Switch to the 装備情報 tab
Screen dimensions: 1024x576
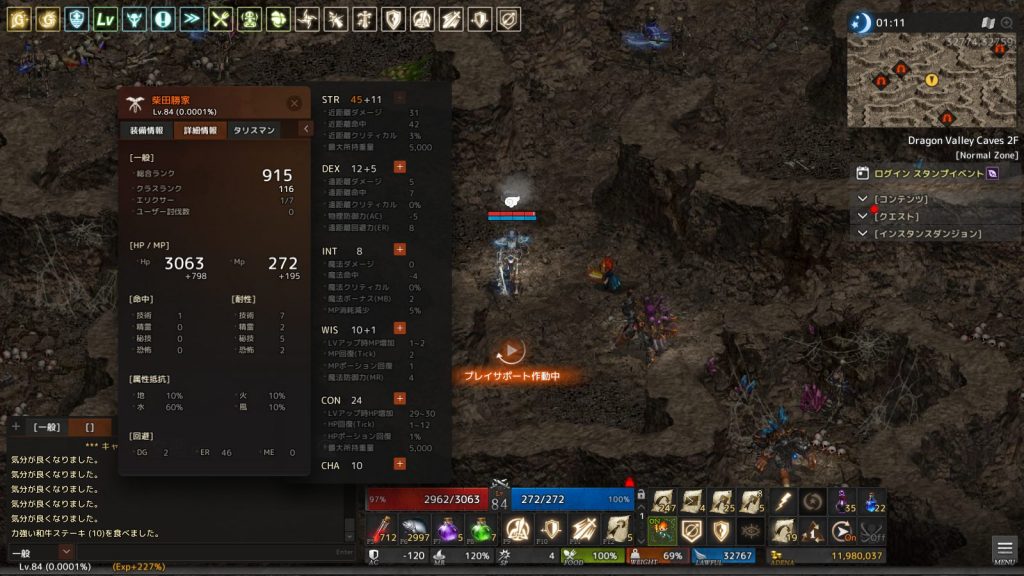click(146, 130)
